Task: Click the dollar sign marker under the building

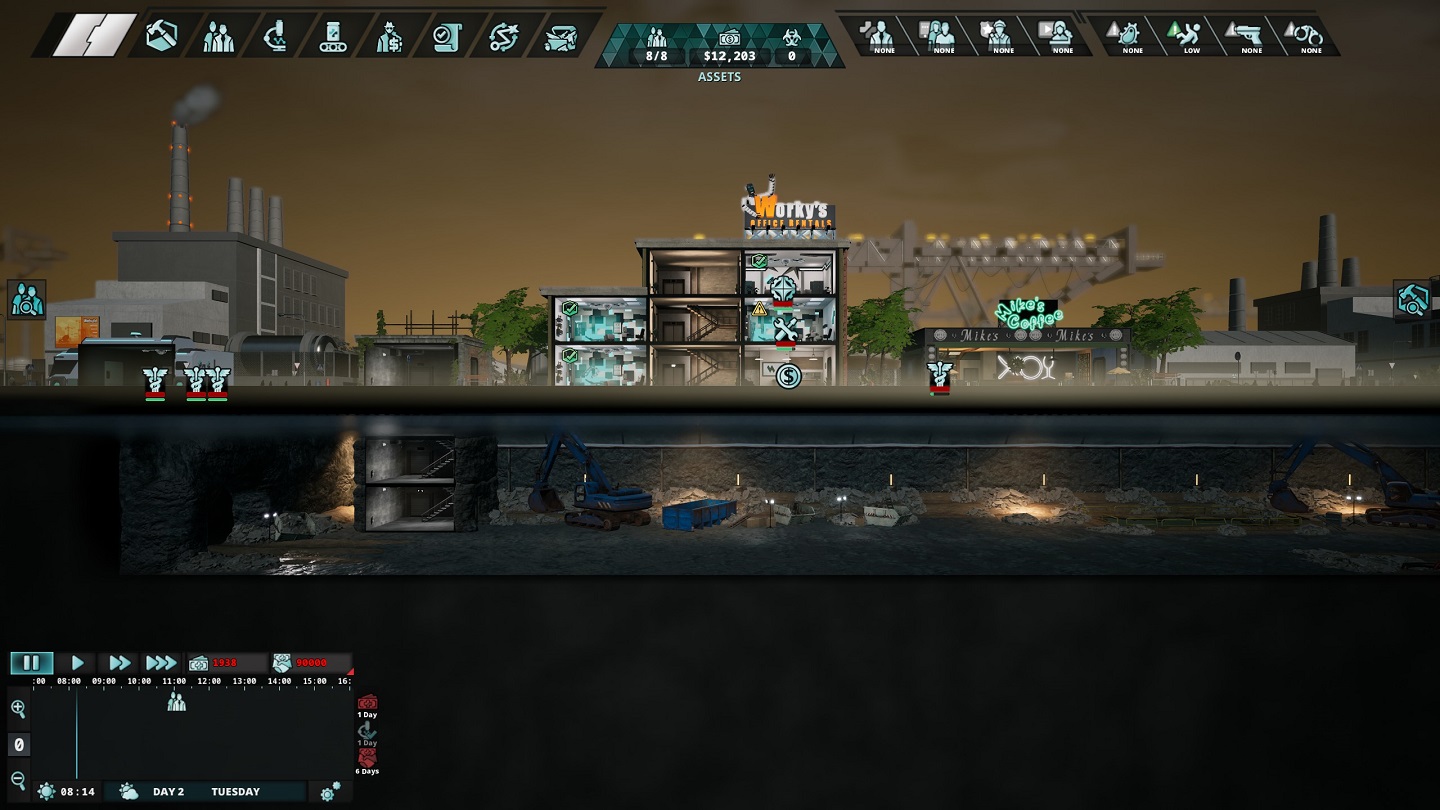Action: pos(788,376)
